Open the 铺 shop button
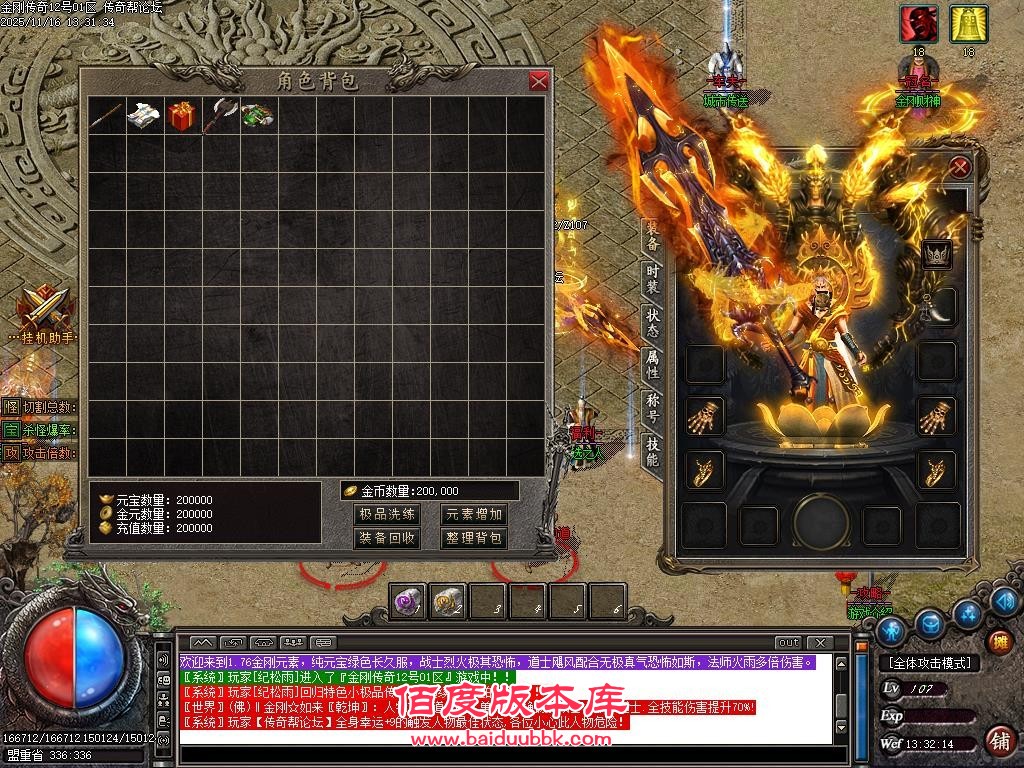Viewport: 1024px width, 768px height. [998, 741]
